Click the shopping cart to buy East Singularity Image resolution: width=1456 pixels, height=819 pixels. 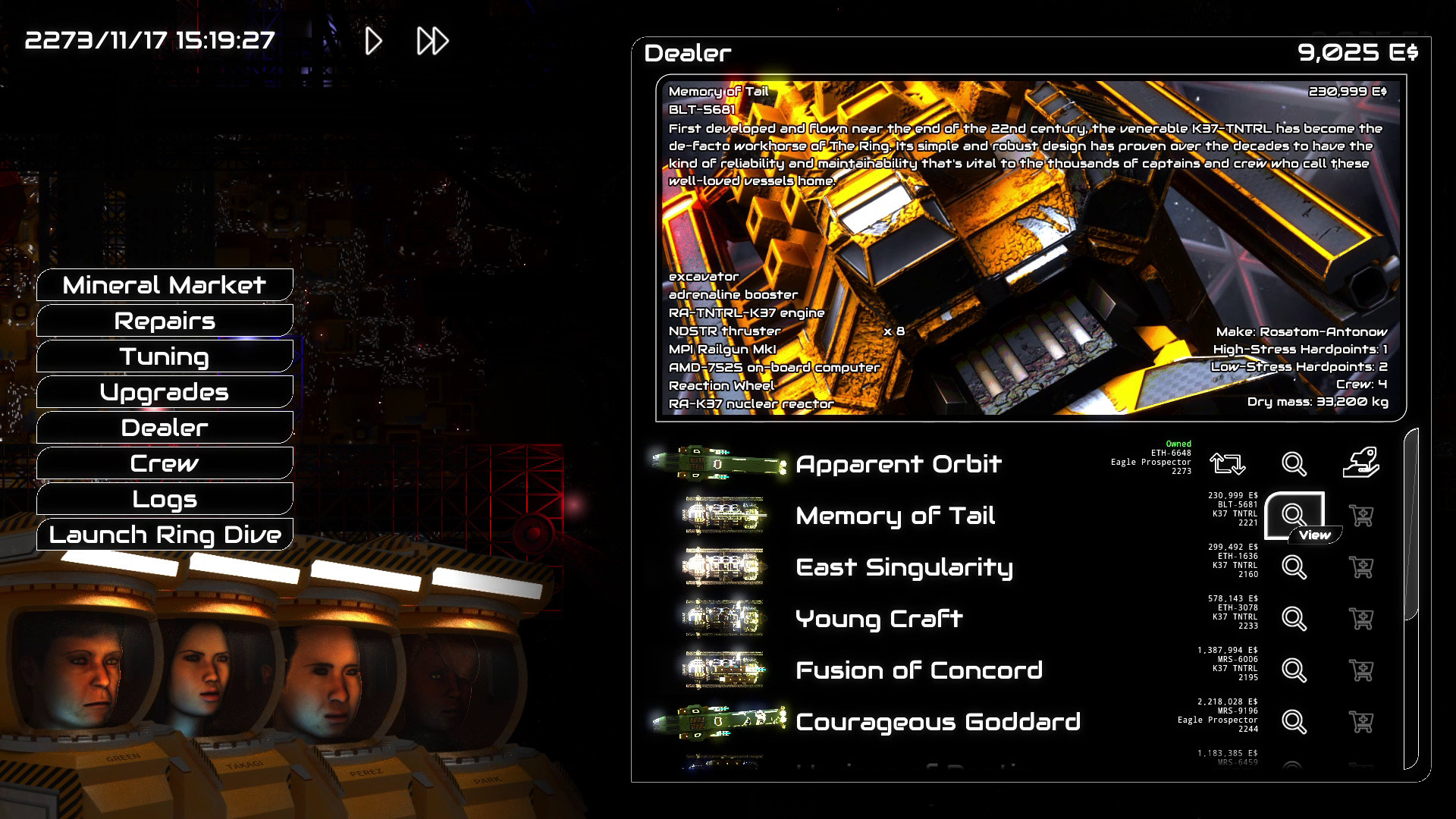click(1363, 566)
